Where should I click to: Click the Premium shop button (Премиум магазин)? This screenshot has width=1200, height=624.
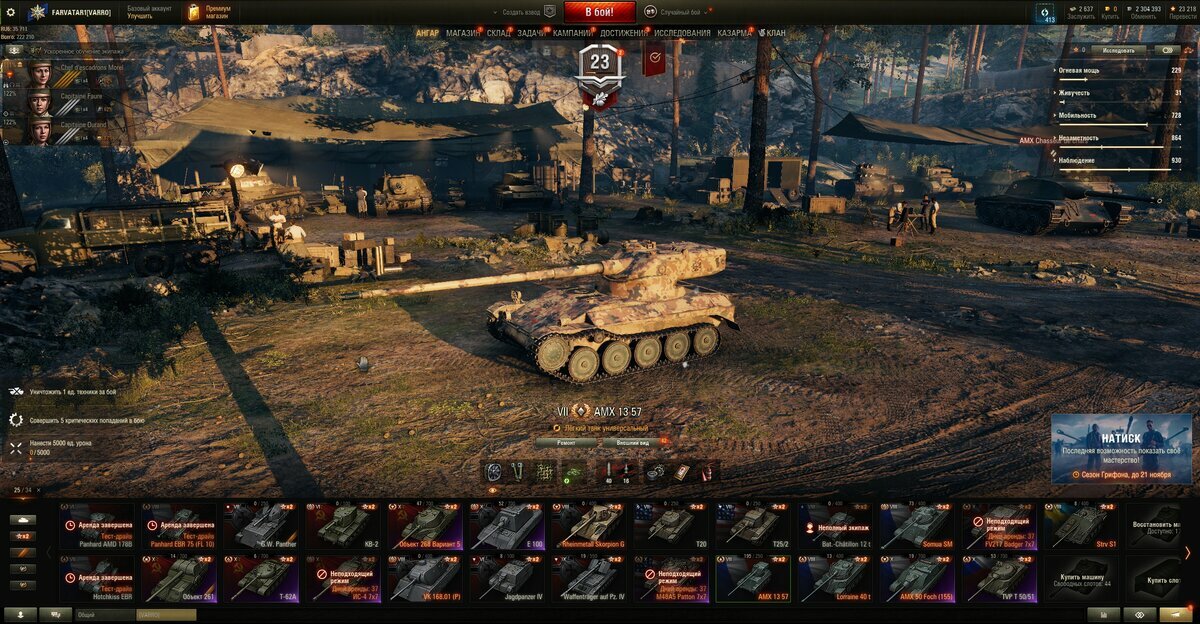[212, 12]
